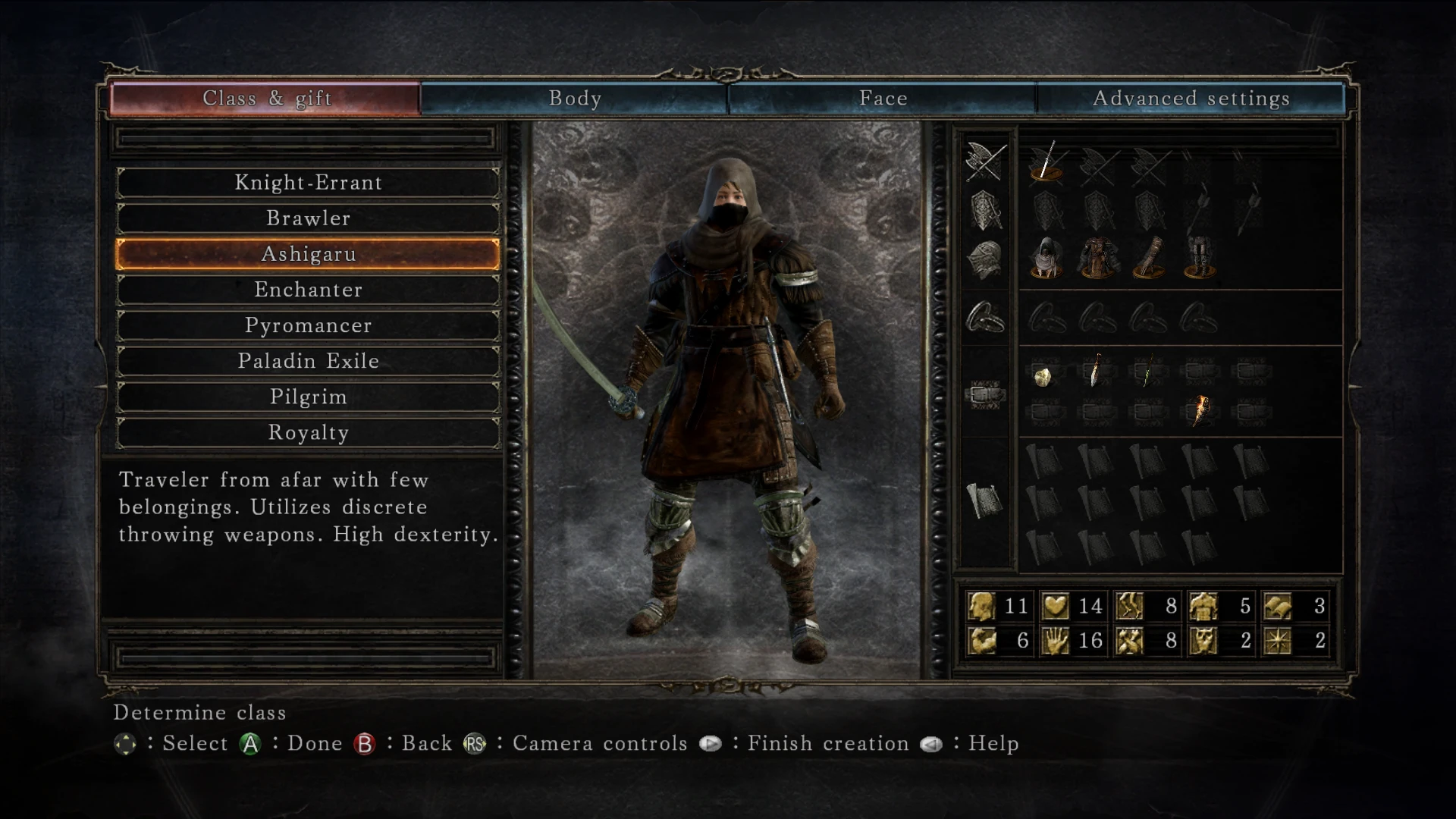Click the leggings armor slot
The image size is (1456, 819).
1199,257
